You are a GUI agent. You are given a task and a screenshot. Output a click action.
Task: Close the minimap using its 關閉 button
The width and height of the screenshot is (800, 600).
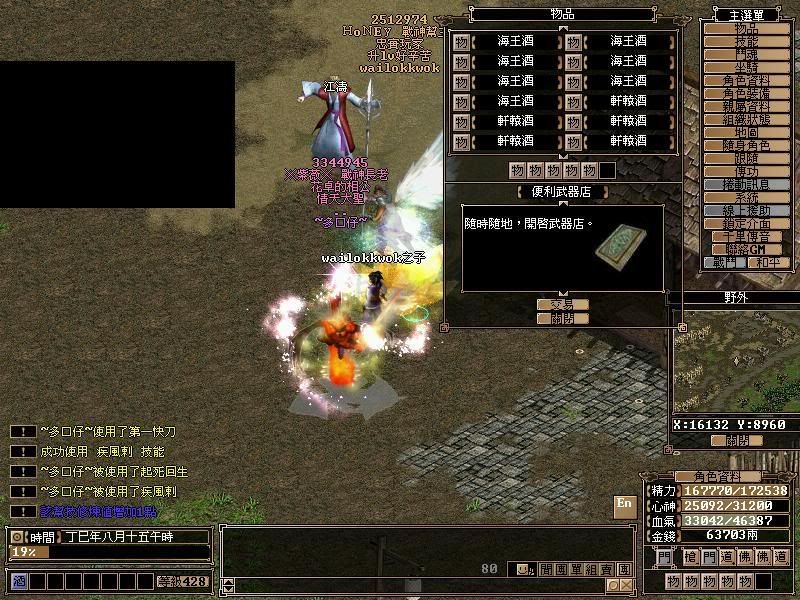click(737, 440)
